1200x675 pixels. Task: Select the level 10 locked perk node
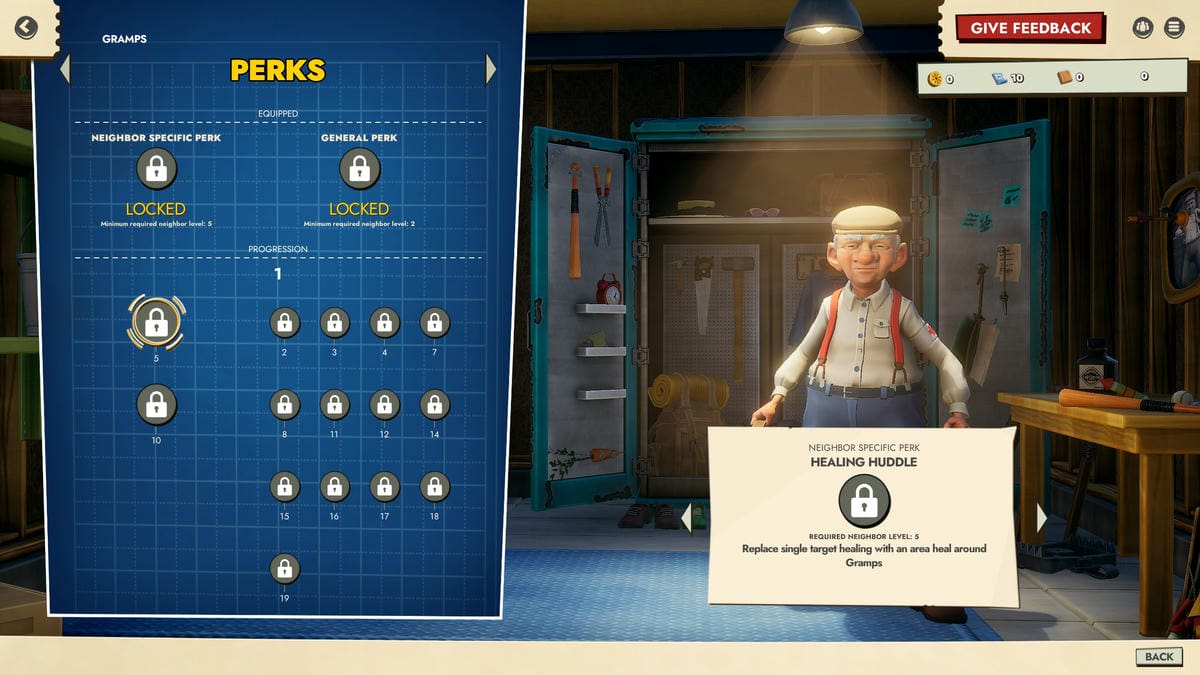point(156,405)
